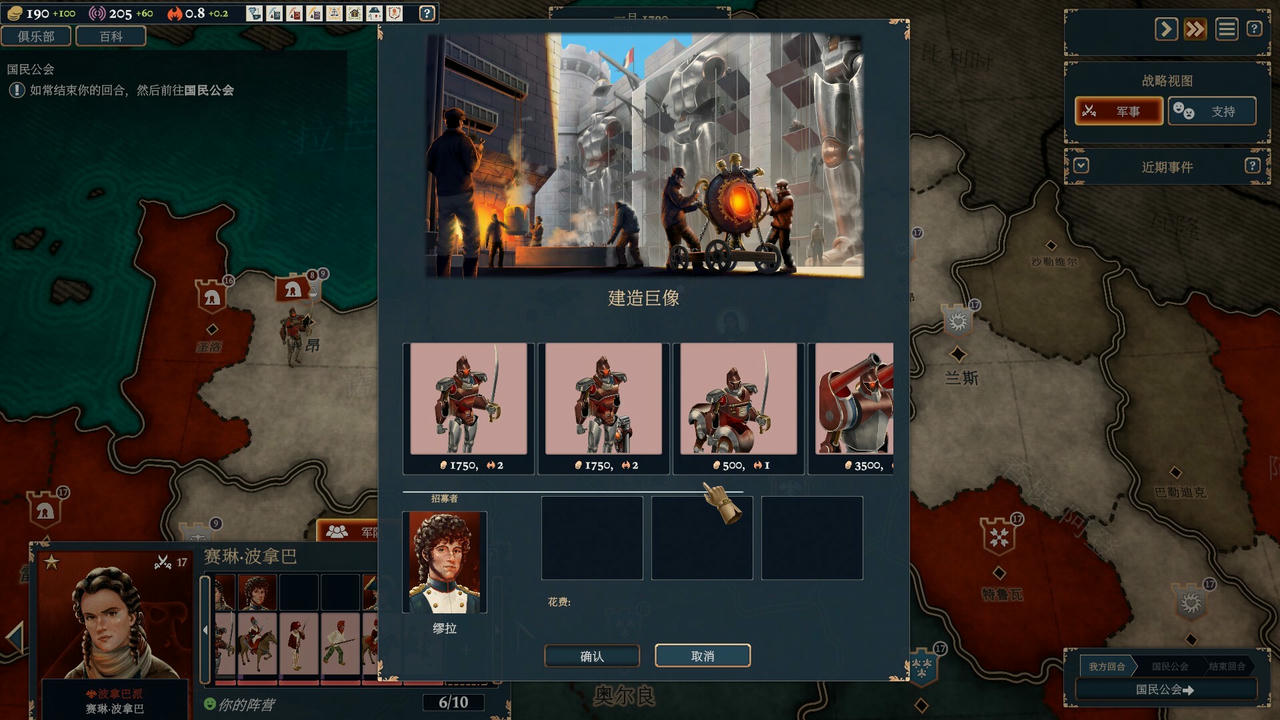Cancel the build dialog with 取消

point(703,656)
